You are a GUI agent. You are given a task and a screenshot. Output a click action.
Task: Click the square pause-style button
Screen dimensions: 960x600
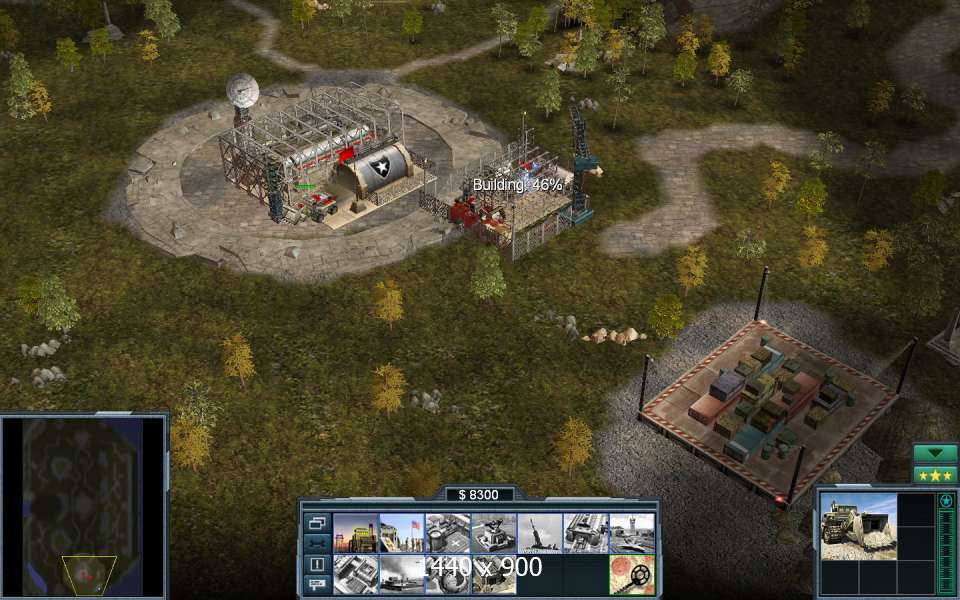point(317,564)
